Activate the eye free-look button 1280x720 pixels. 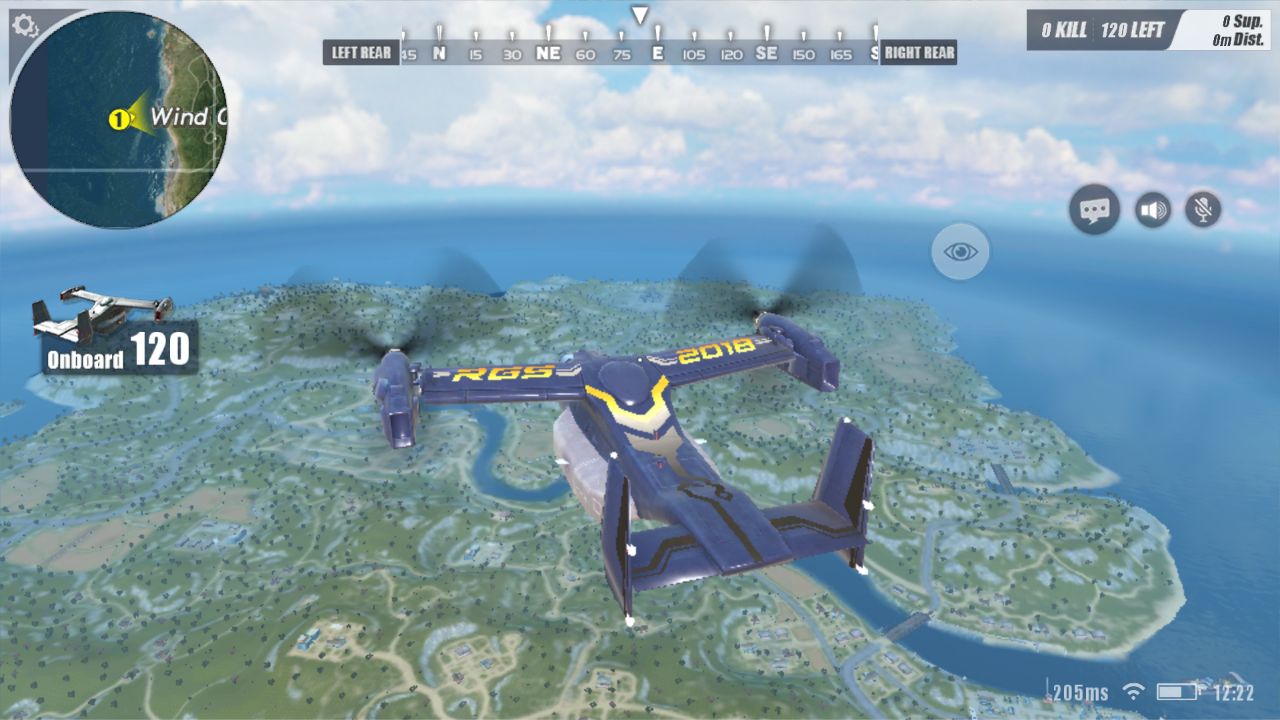click(960, 251)
